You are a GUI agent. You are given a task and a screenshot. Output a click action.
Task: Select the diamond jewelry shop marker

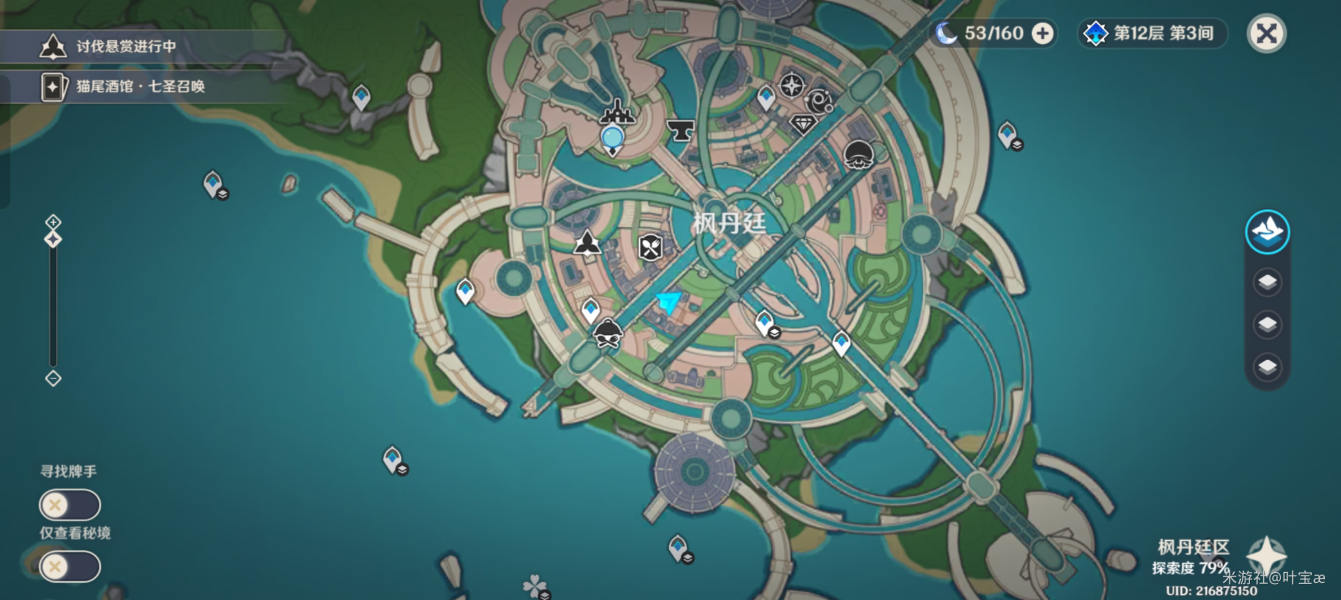(803, 123)
